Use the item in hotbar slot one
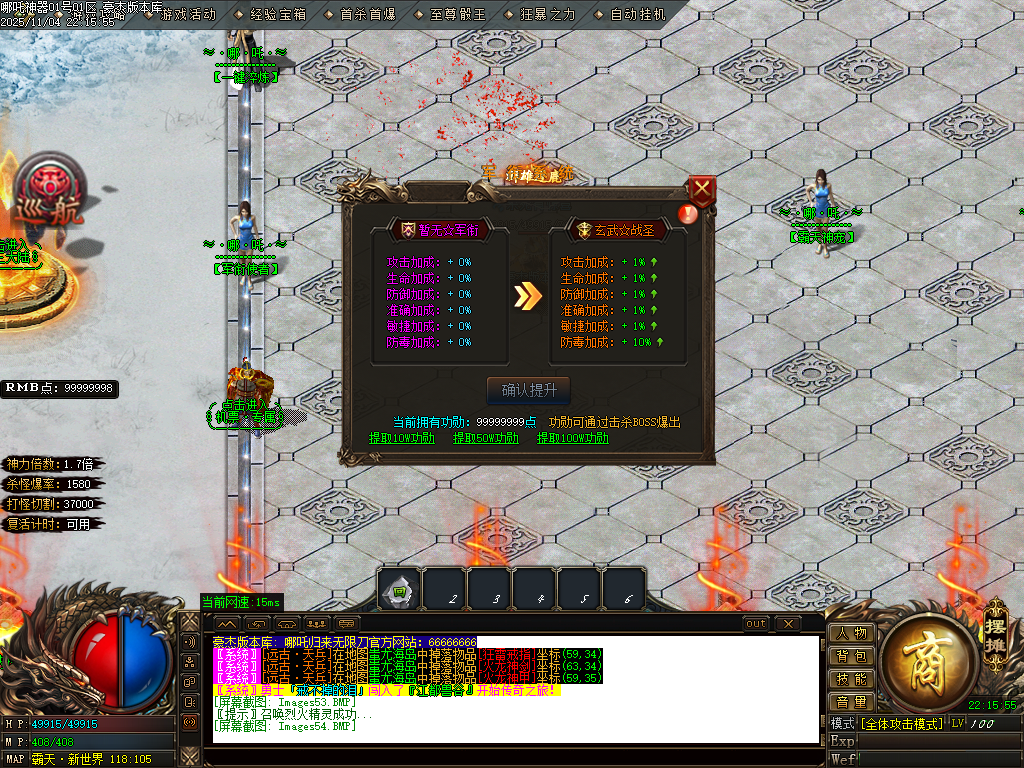 (398, 590)
